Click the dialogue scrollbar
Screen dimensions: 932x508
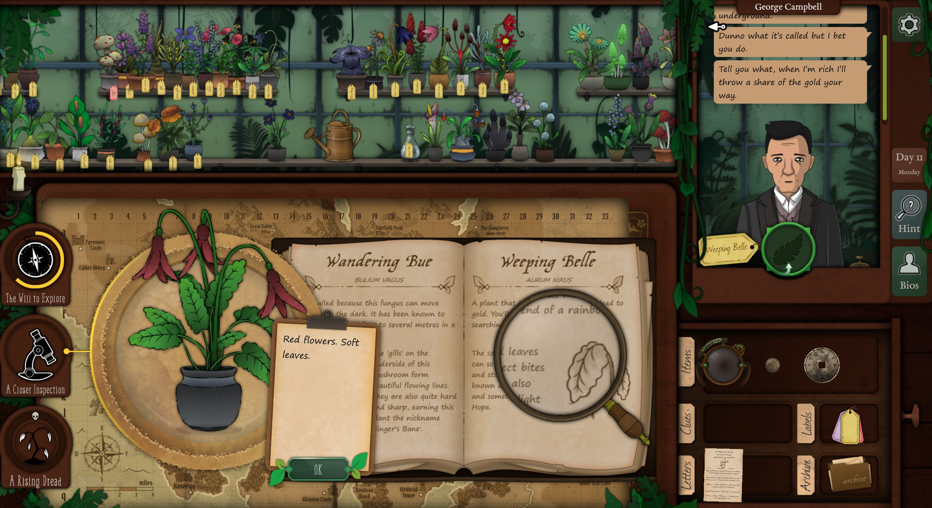[x=884, y=75]
